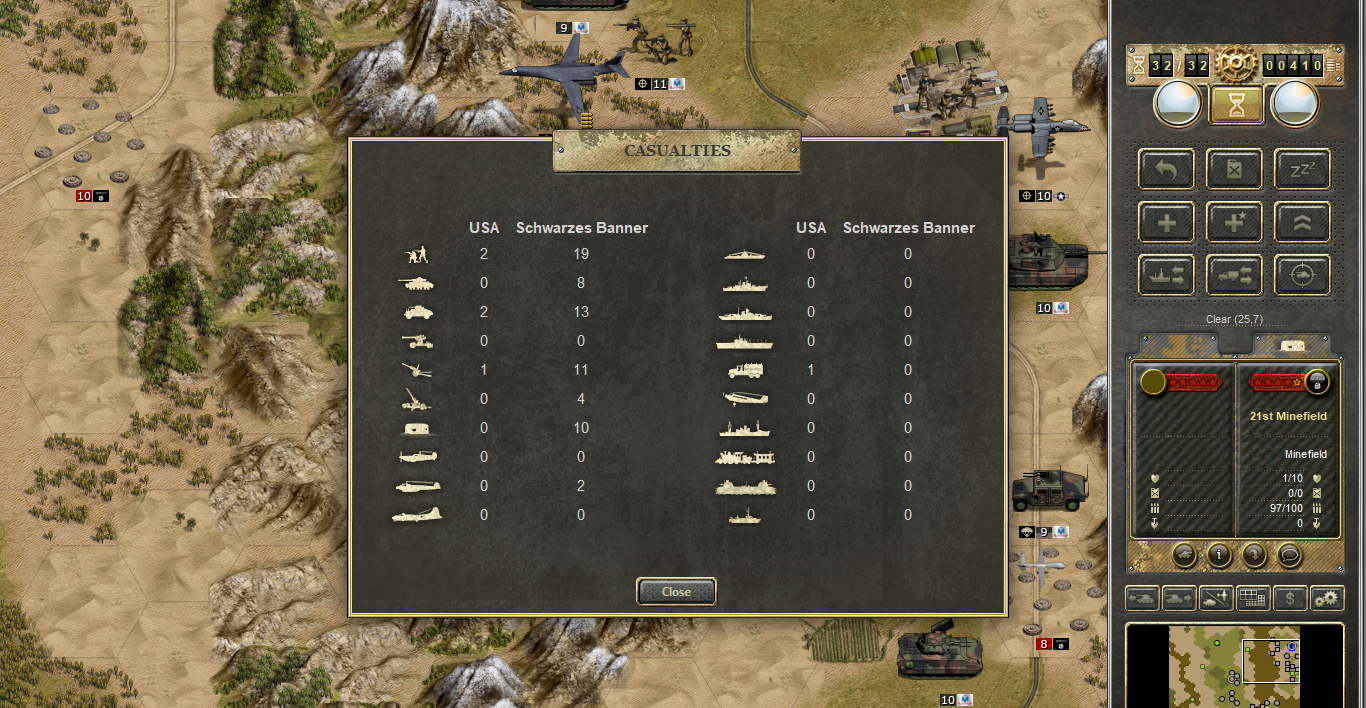This screenshot has height=708, width=1366.
Task: Select the next unit with the right-arrow tank
Action: (x=1179, y=599)
